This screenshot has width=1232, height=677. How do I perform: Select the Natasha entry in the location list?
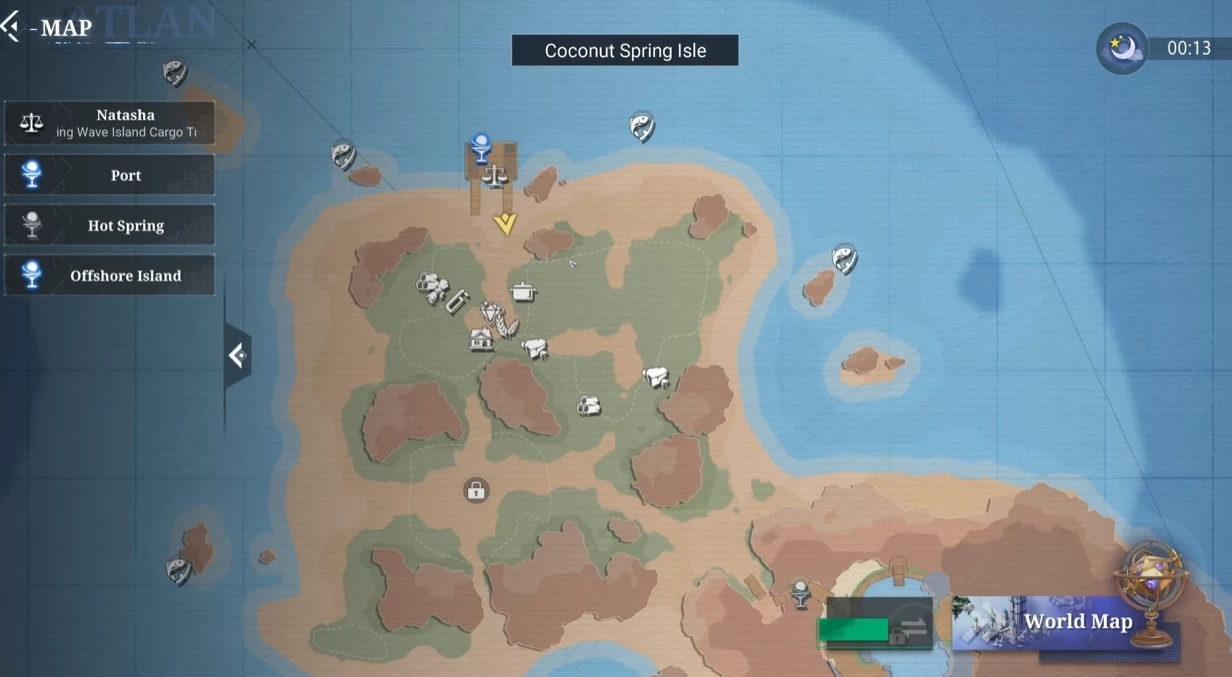pos(109,123)
